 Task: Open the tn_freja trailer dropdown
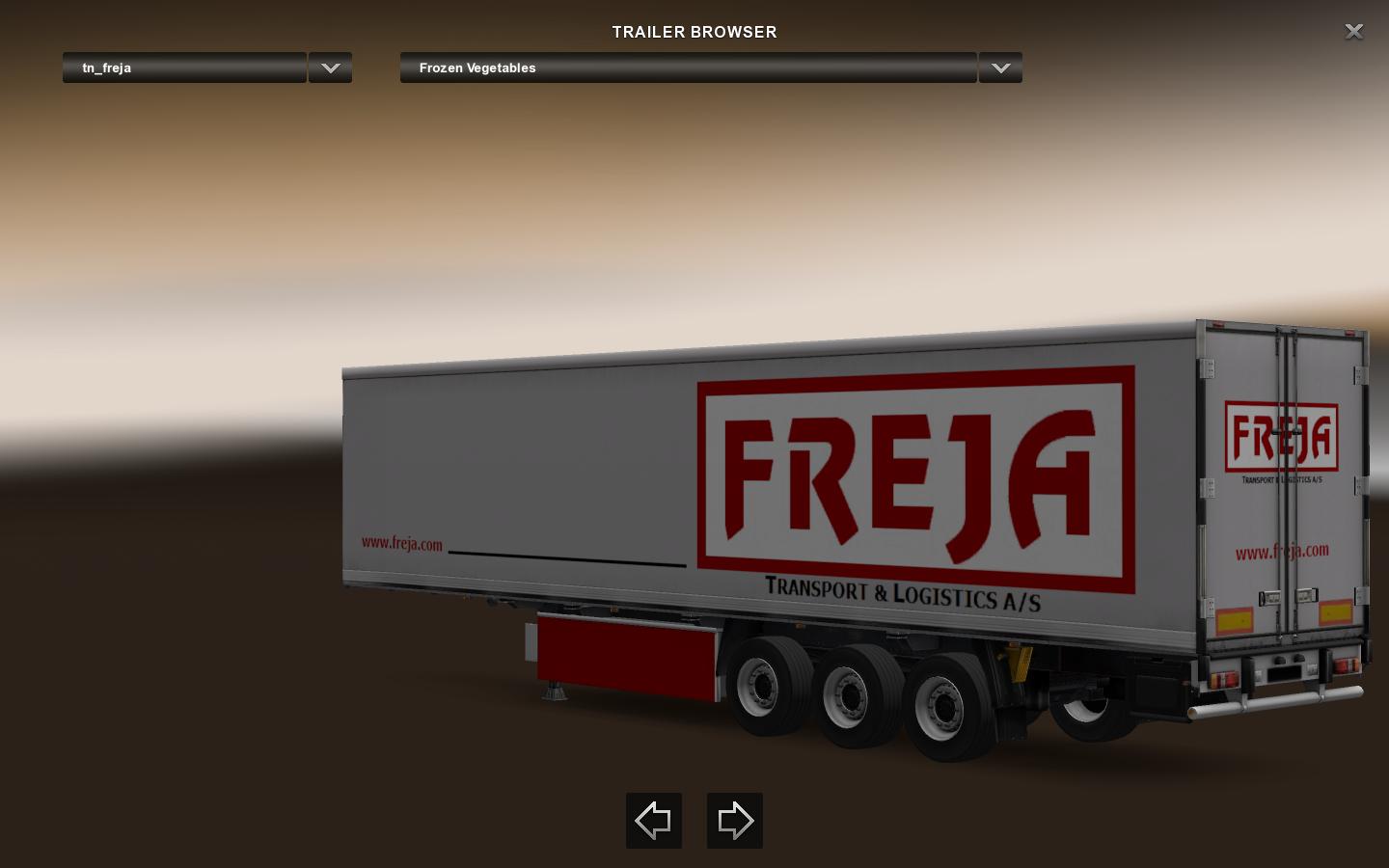(x=184, y=68)
